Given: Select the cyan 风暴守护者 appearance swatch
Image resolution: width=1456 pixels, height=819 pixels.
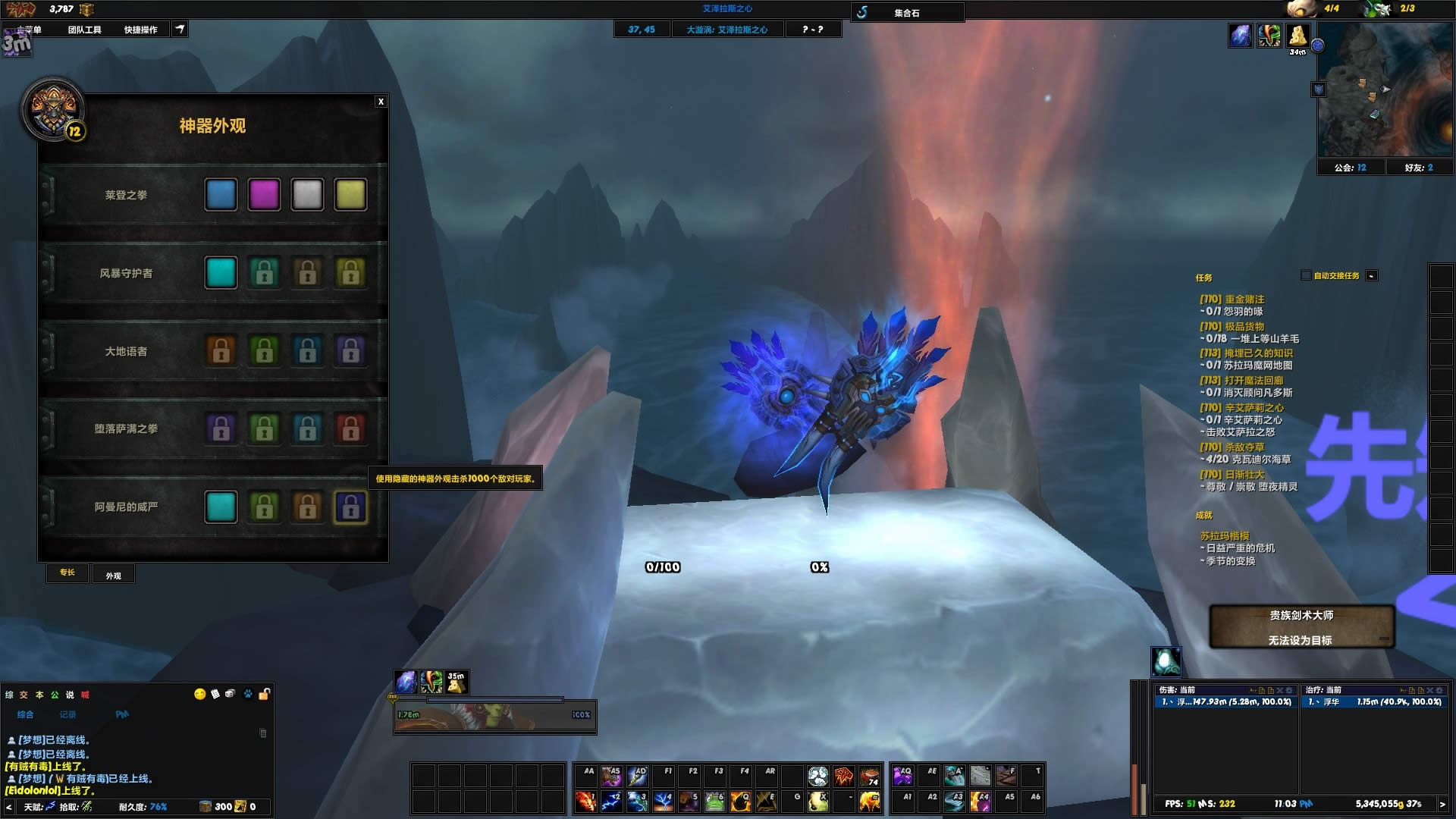Looking at the screenshot, I should point(221,273).
